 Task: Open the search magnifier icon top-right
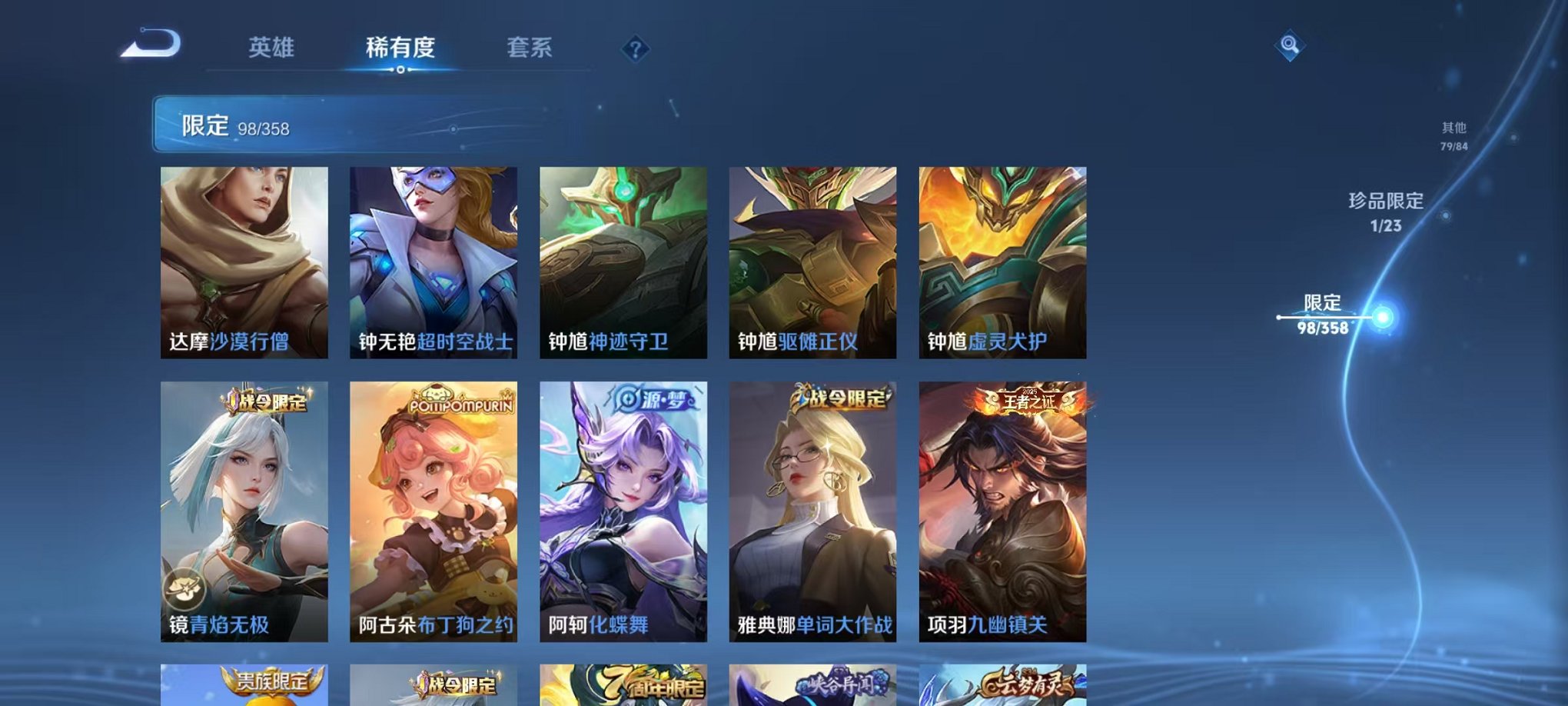(1291, 45)
